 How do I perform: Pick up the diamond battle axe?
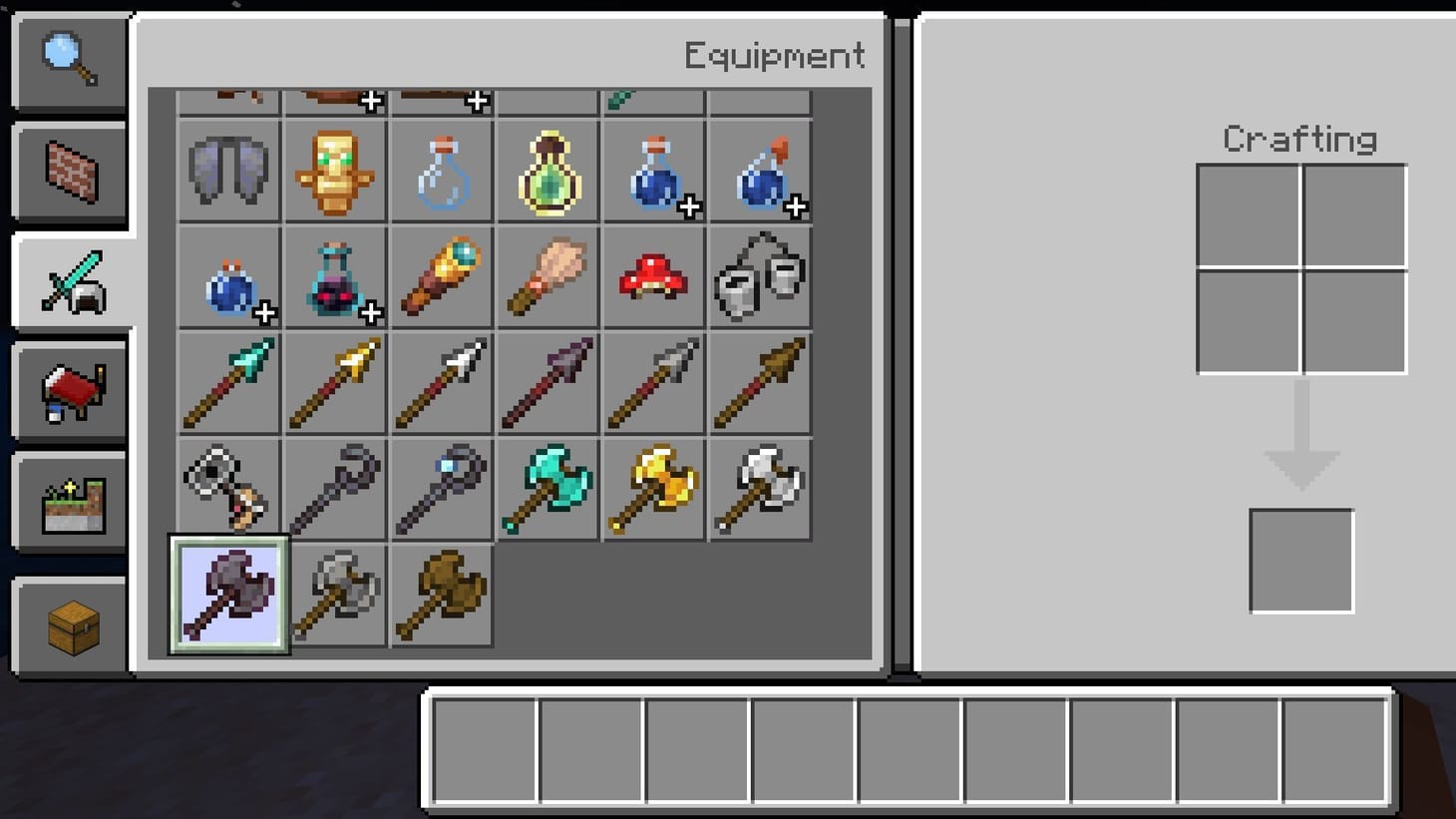tap(546, 489)
